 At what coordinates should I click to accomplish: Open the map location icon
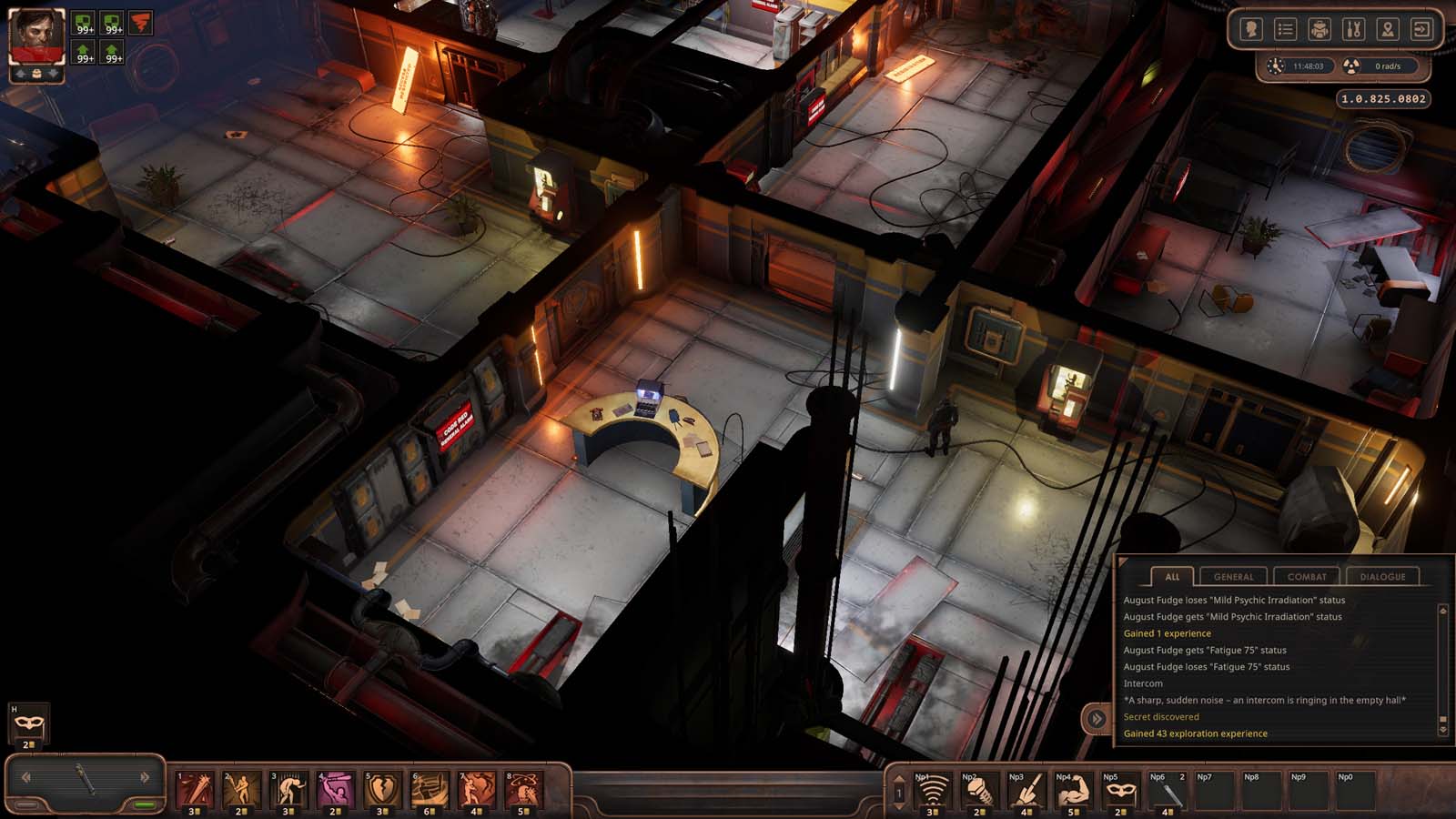(x=1387, y=28)
